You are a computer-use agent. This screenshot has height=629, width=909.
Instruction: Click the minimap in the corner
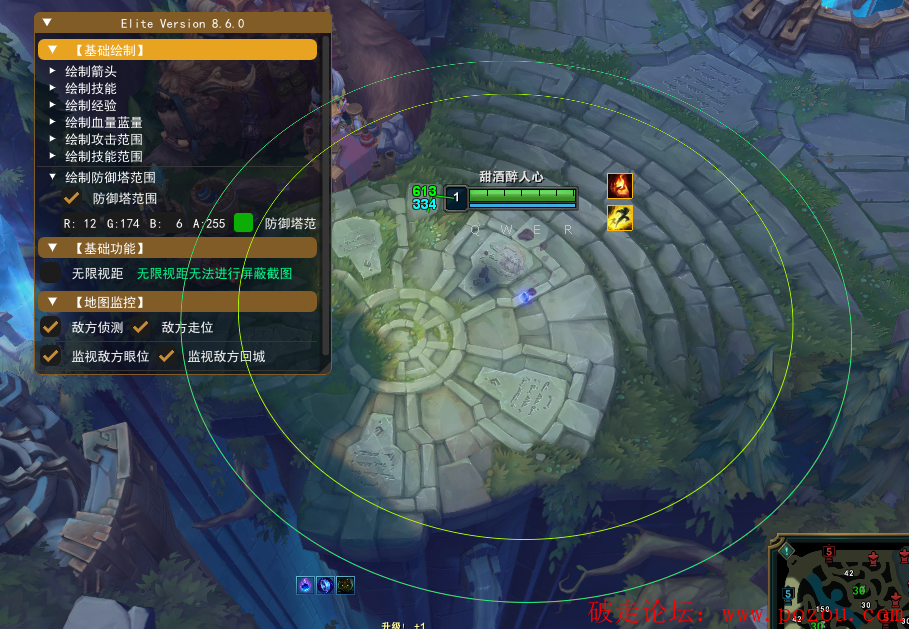(x=840, y=585)
